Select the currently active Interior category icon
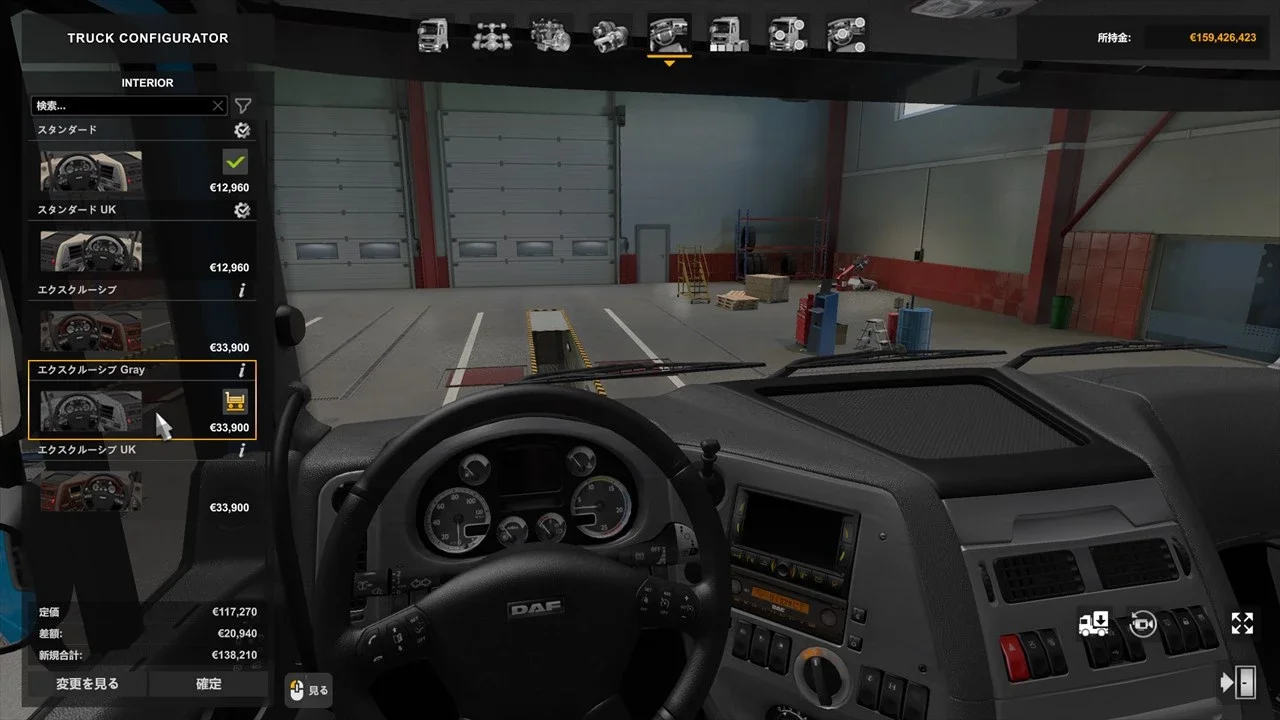This screenshot has width=1280, height=720. [668, 33]
